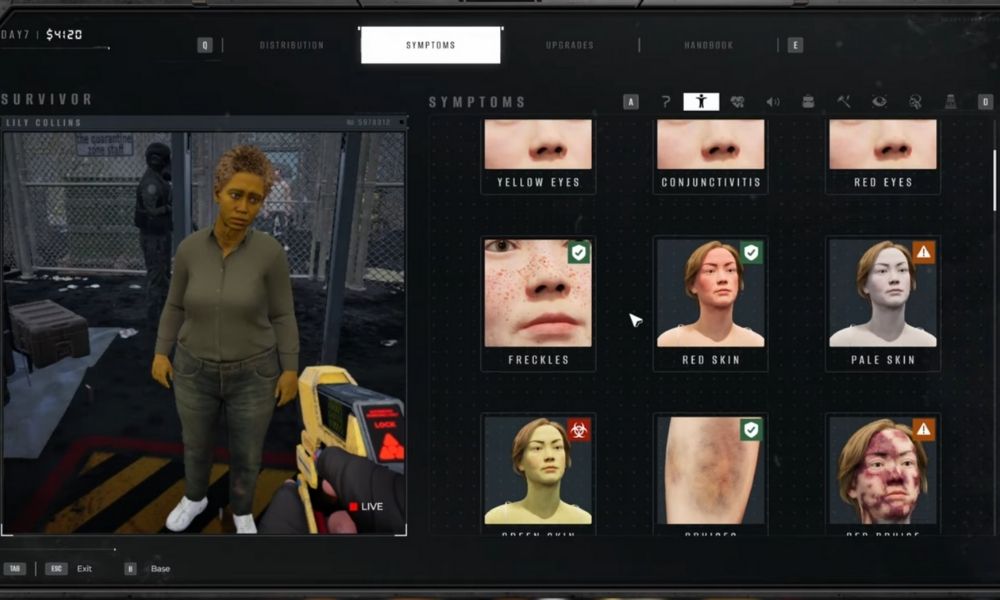Open the hammer tool symptom category
Viewport: 1000px width, 600px height.
click(x=844, y=101)
